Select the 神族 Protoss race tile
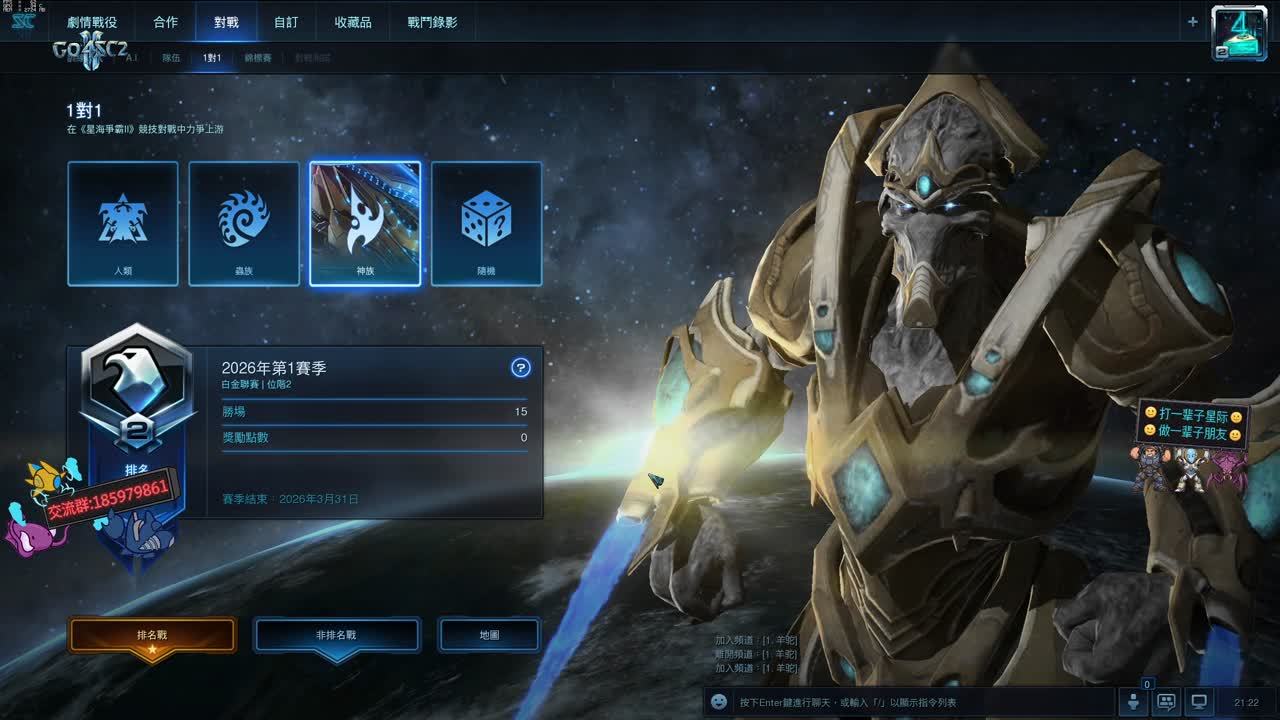1280x720 pixels. pyautogui.click(x=365, y=224)
